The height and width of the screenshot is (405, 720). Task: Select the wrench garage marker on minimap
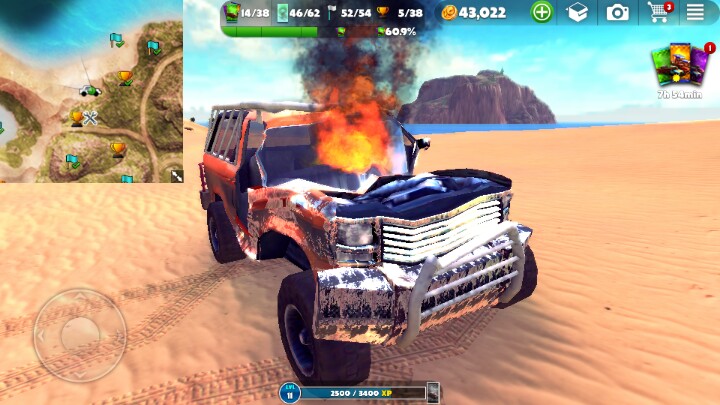pyautogui.click(x=91, y=118)
